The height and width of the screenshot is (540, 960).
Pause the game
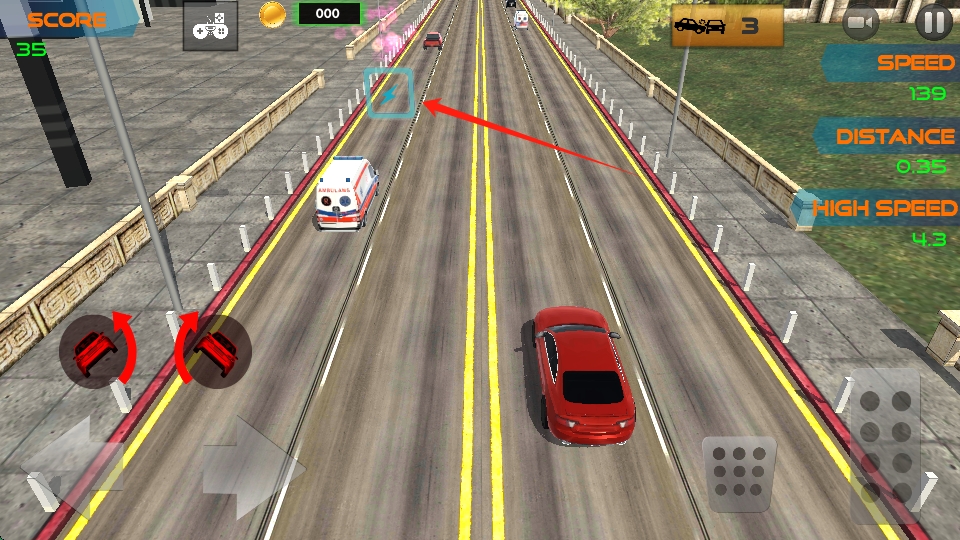(933, 22)
